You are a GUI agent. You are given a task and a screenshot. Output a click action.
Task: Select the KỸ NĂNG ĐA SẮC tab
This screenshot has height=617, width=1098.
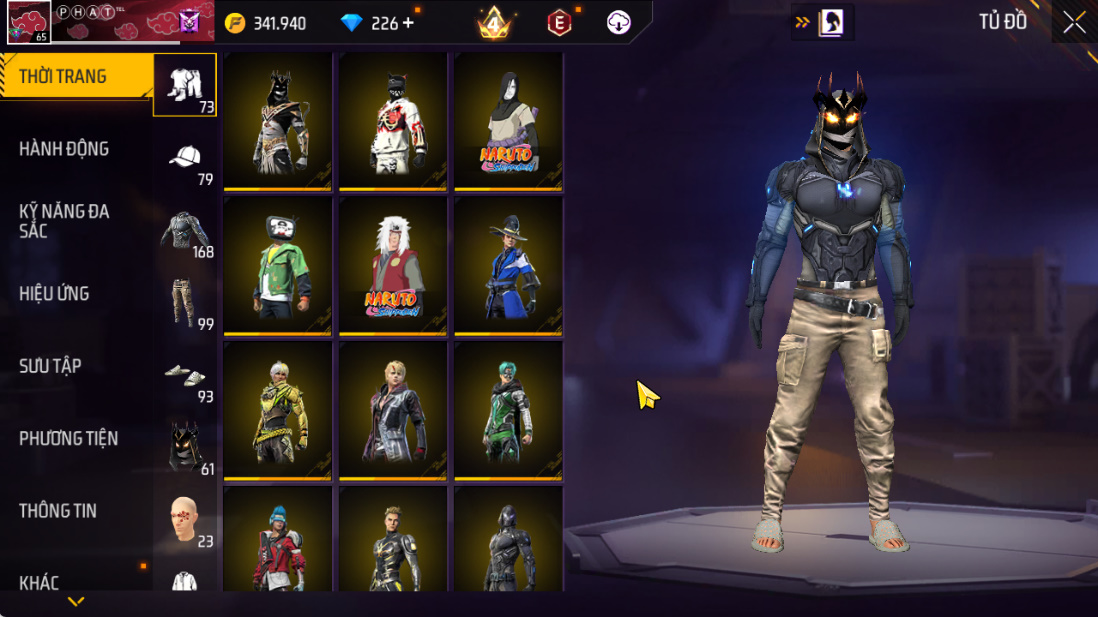click(x=64, y=221)
